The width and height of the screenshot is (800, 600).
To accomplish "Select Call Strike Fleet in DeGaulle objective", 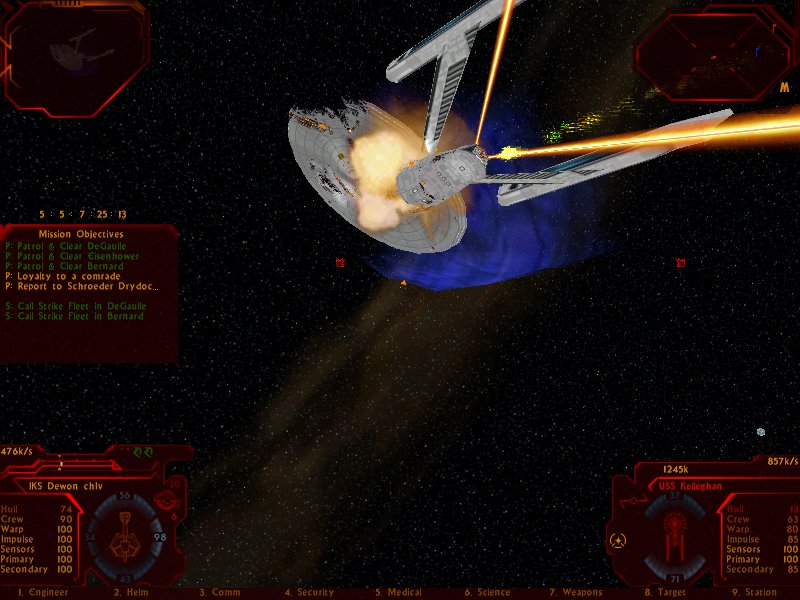I will pyautogui.click(x=76, y=306).
